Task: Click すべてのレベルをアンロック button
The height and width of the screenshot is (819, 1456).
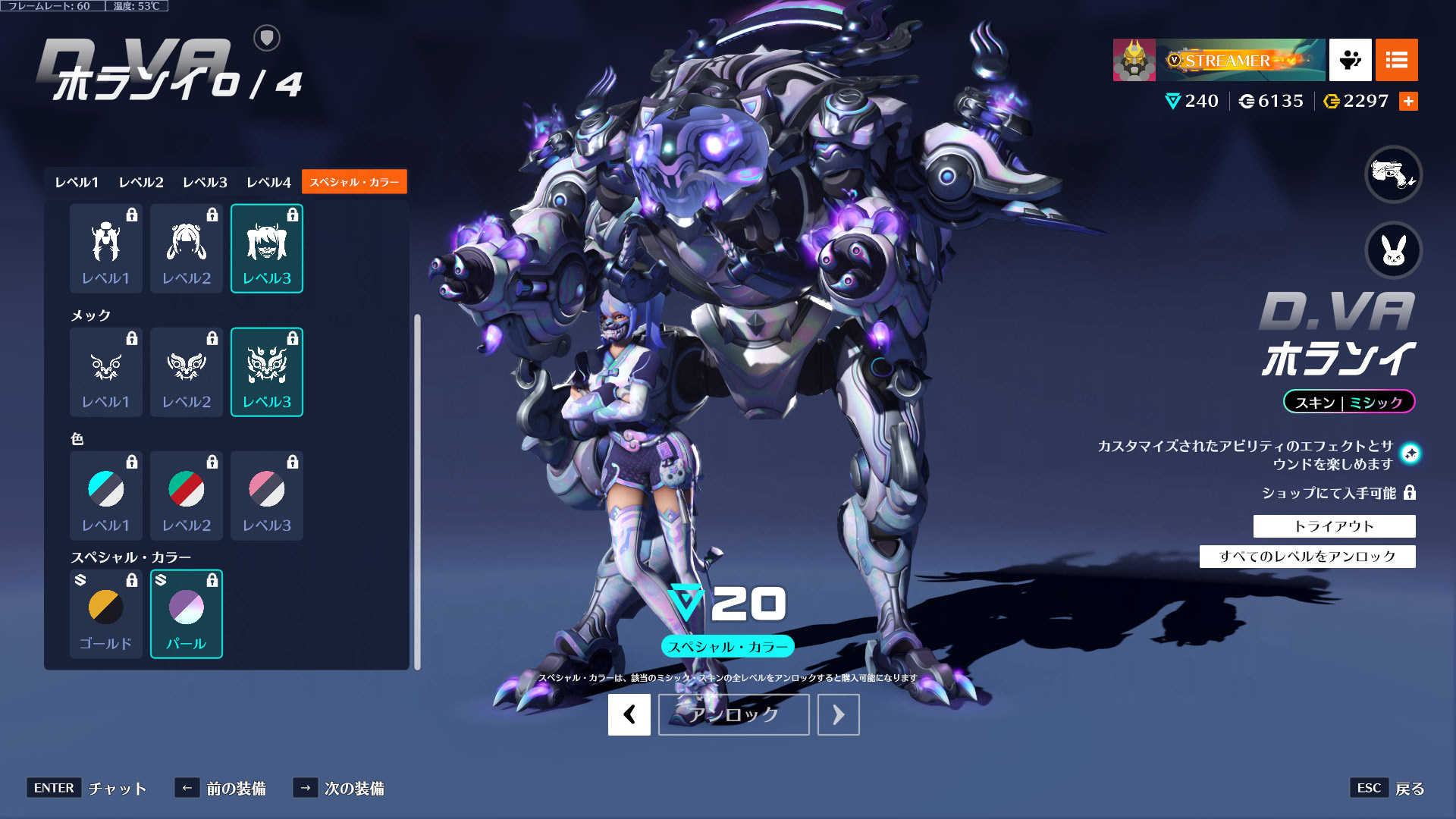Action: (1307, 557)
